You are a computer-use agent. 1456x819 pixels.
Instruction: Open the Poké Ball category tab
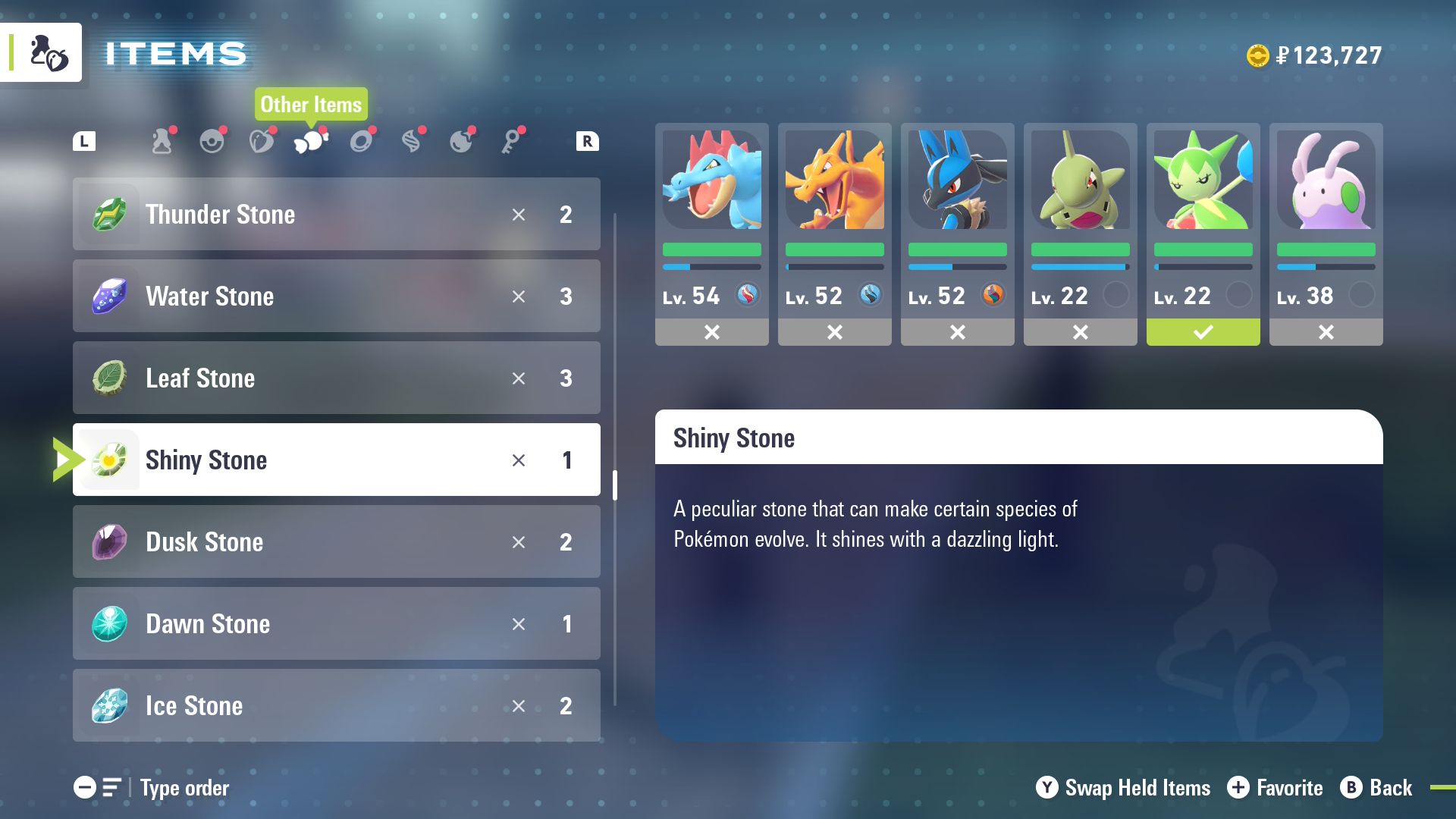tap(212, 141)
